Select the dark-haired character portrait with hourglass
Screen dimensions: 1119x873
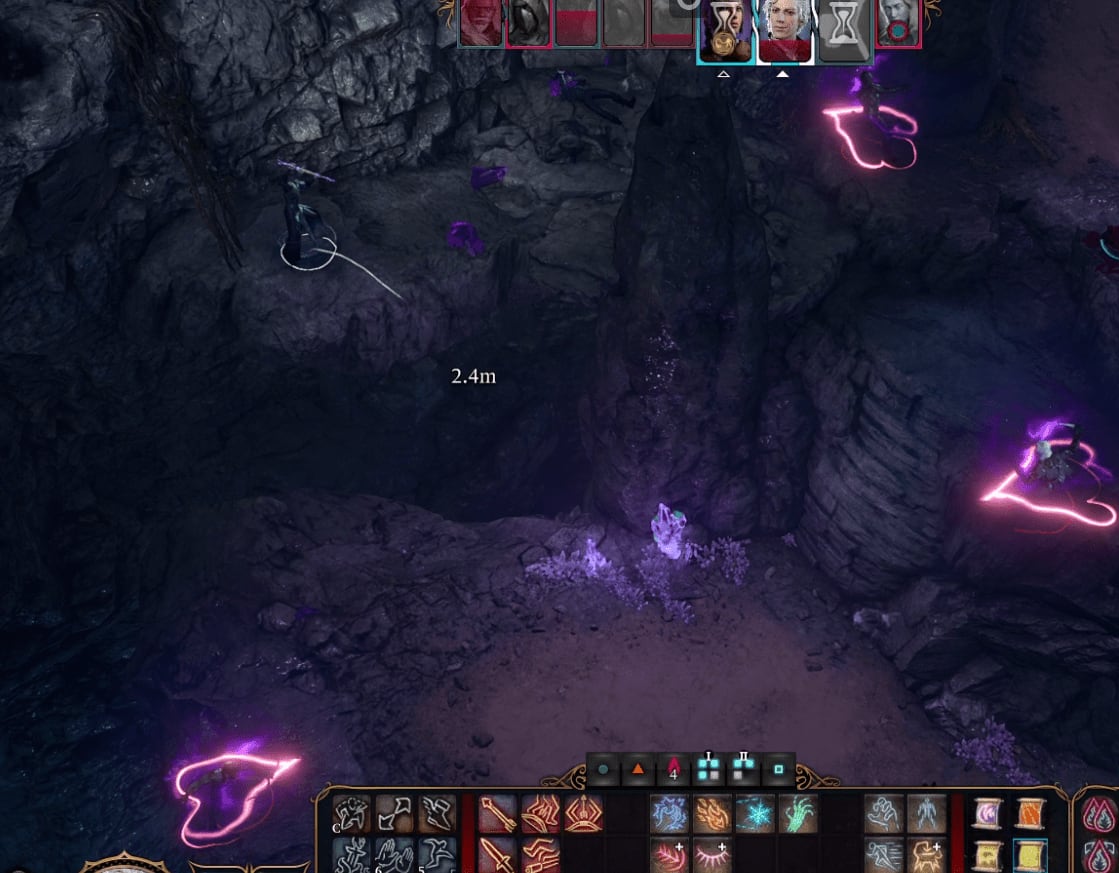point(725,31)
